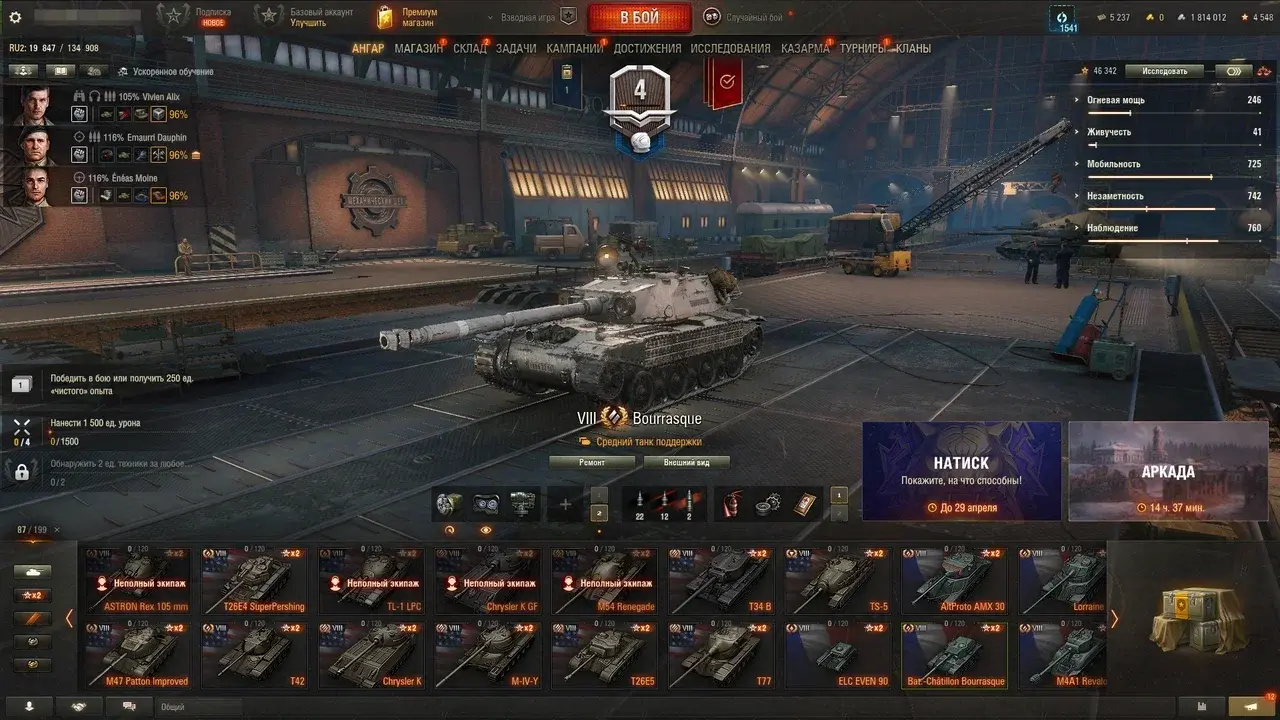Viewport: 1280px width, 720px height.
Task: Open the АРКАДА mode banner
Action: click(x=1168, y=471)
